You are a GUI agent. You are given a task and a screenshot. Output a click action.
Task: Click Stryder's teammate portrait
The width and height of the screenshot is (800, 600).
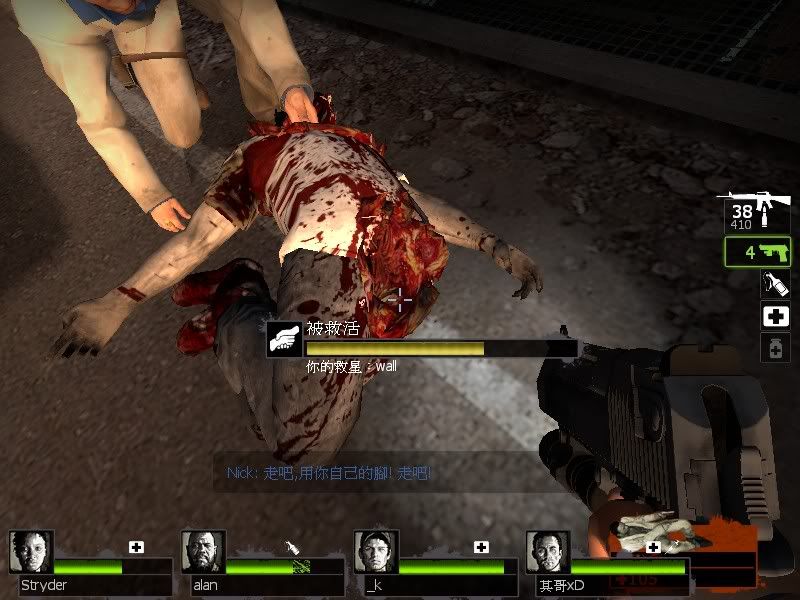(x=30, y=552)
